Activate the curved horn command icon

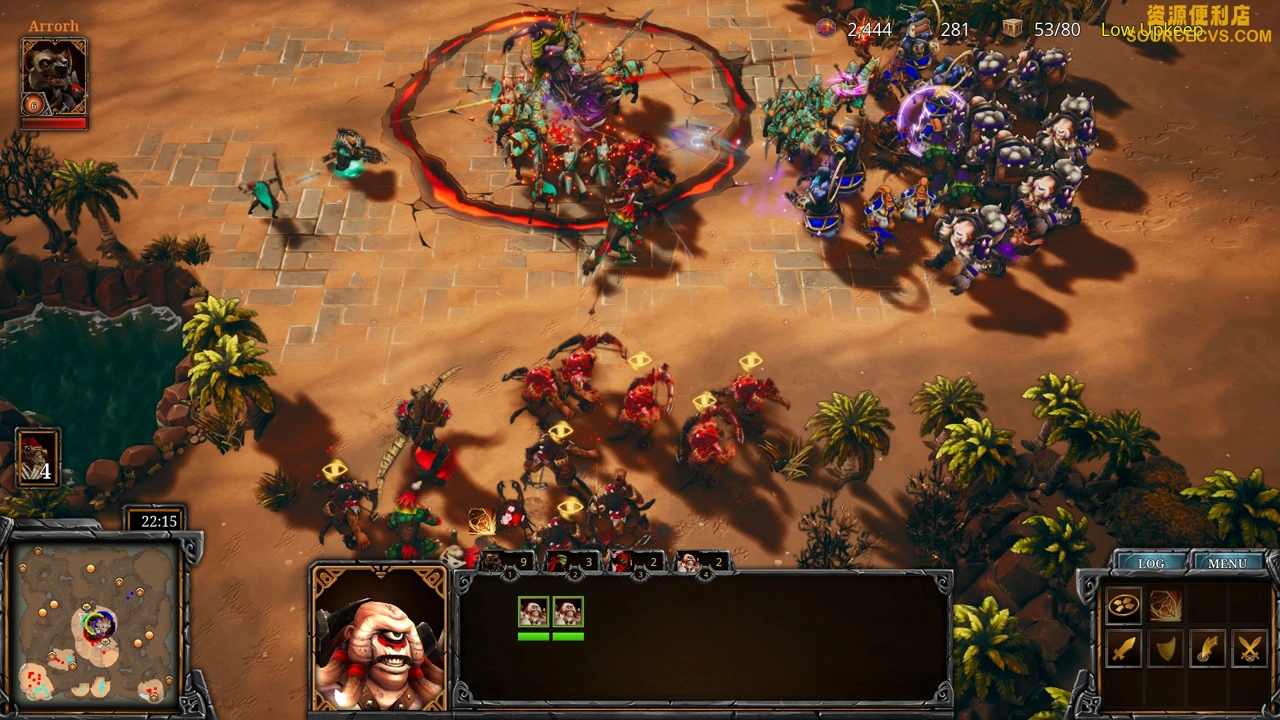[1207, 649]
